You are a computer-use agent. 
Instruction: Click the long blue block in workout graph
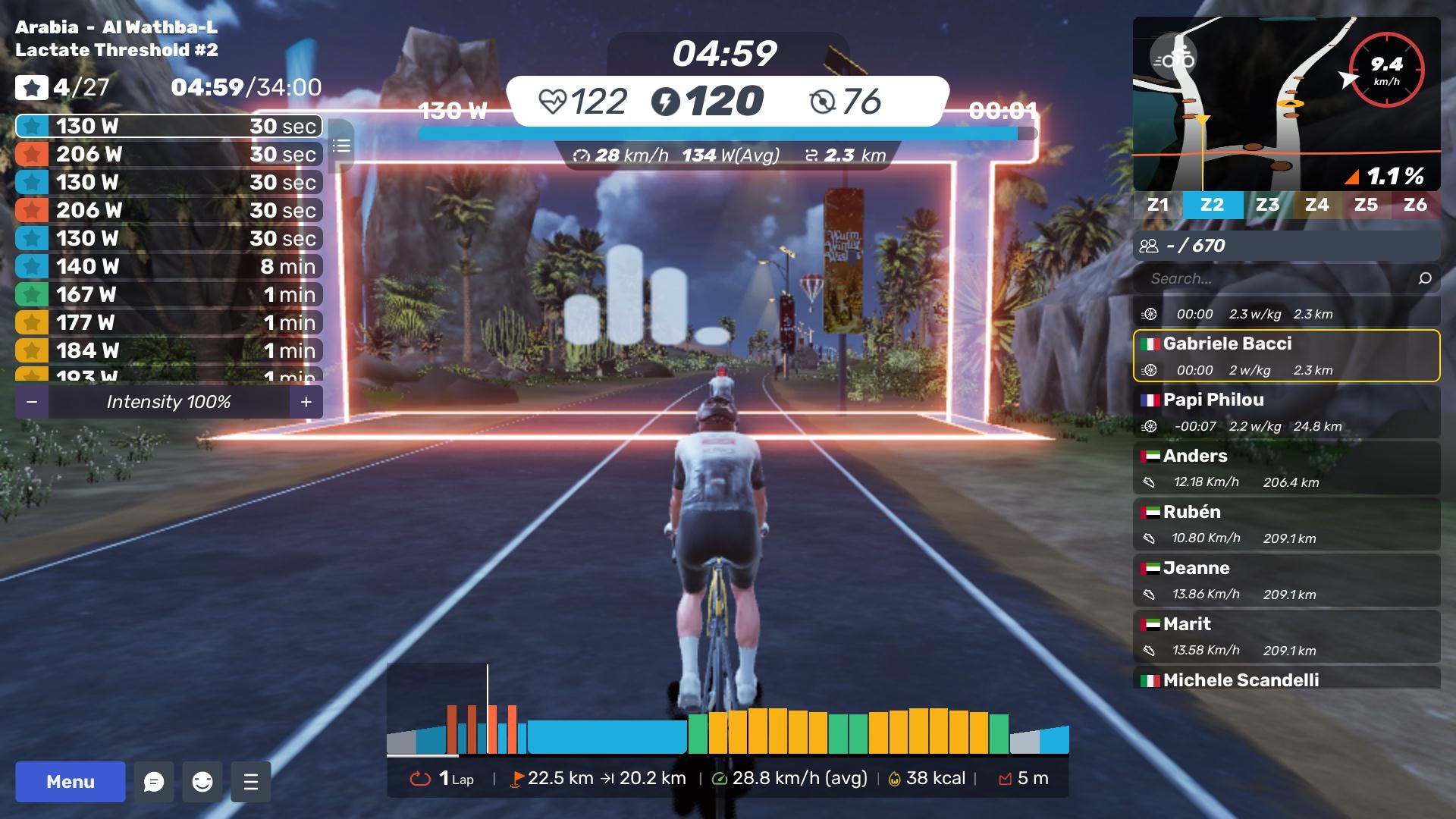pyautogui.click(x=607, y=736)
